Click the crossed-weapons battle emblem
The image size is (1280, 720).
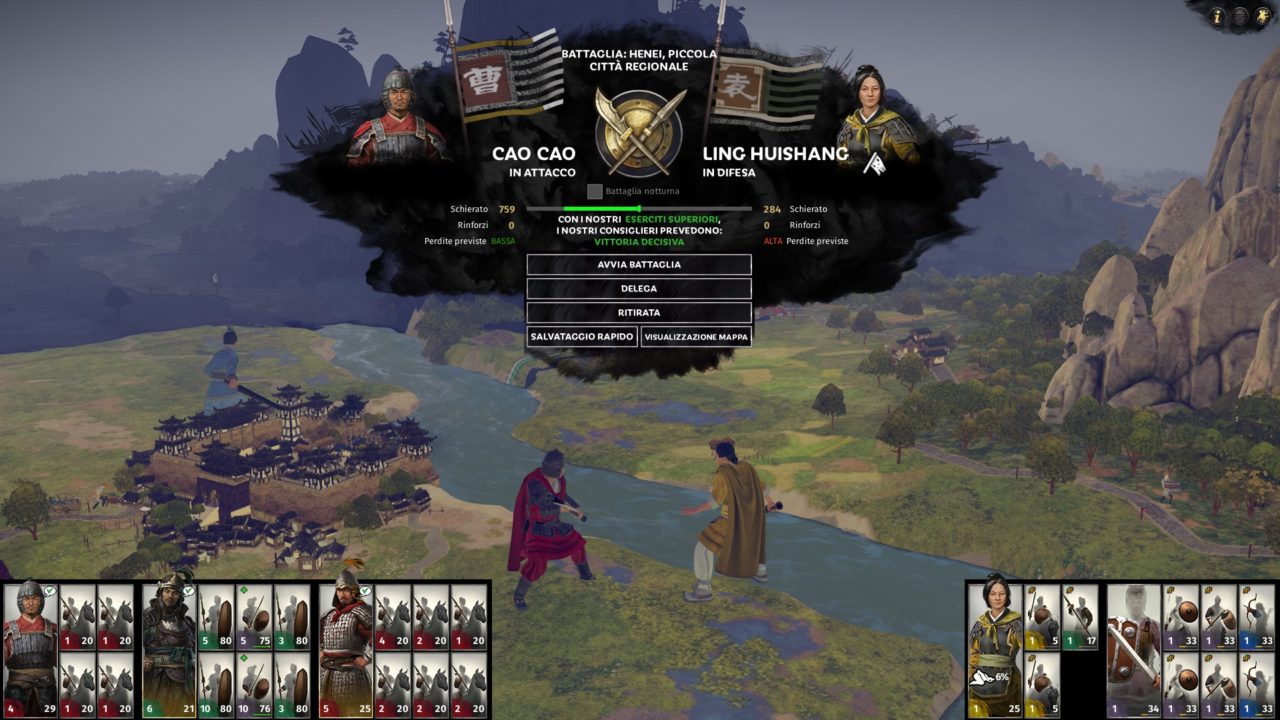[x=639, y=130]
